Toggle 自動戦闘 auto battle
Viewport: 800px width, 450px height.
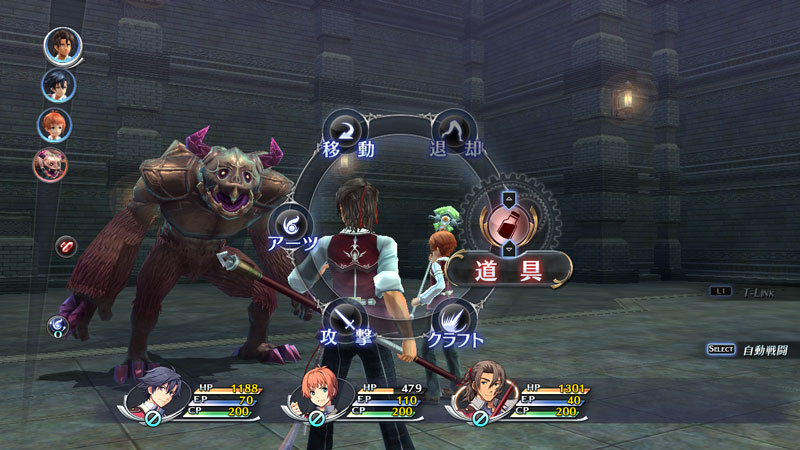(x=750, y=349)
